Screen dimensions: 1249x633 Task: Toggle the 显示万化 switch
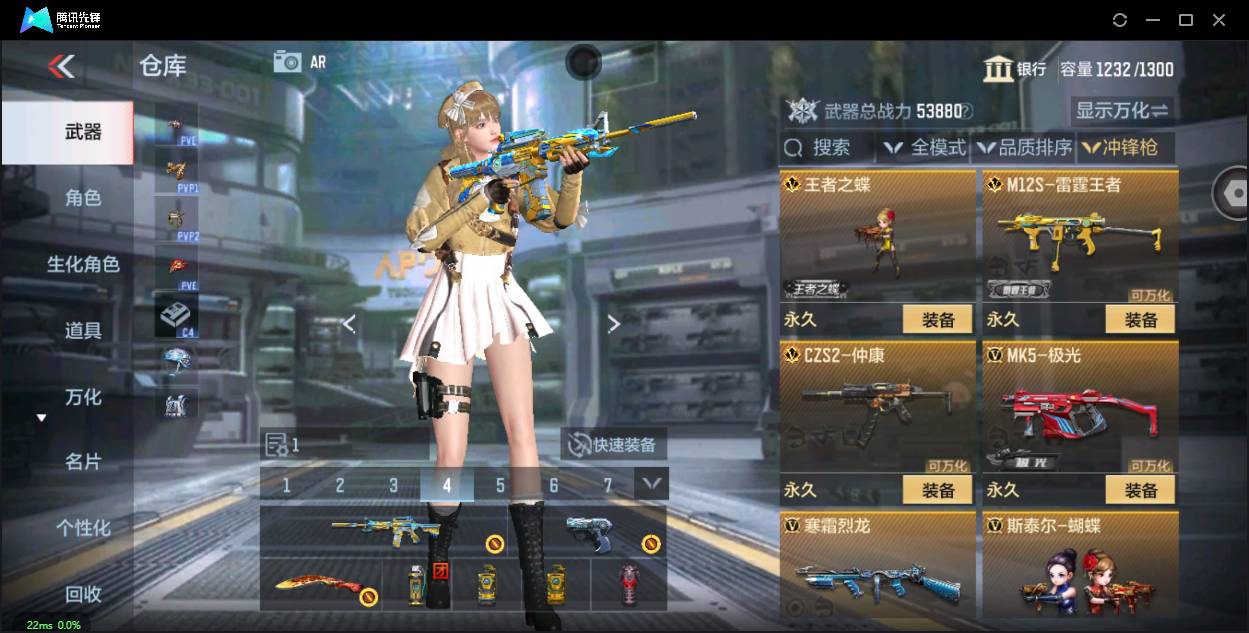tap(1122, 111)
